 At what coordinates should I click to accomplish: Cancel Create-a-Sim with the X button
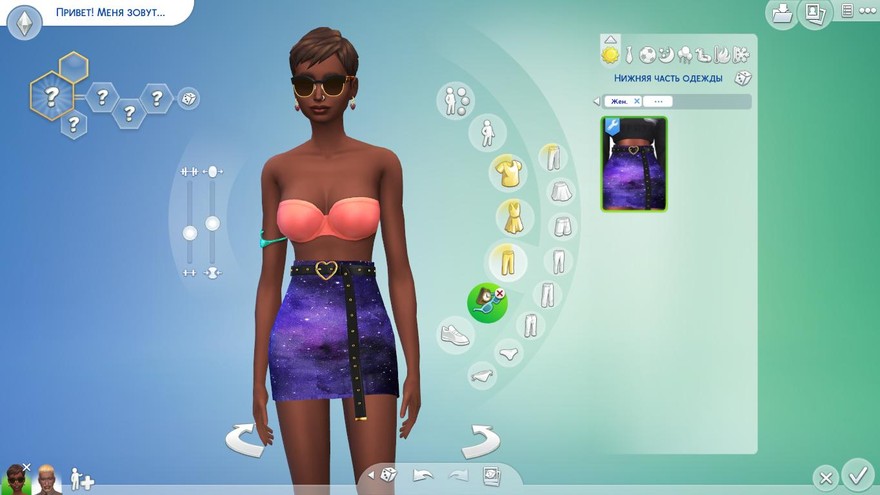(x=825, y=477)
